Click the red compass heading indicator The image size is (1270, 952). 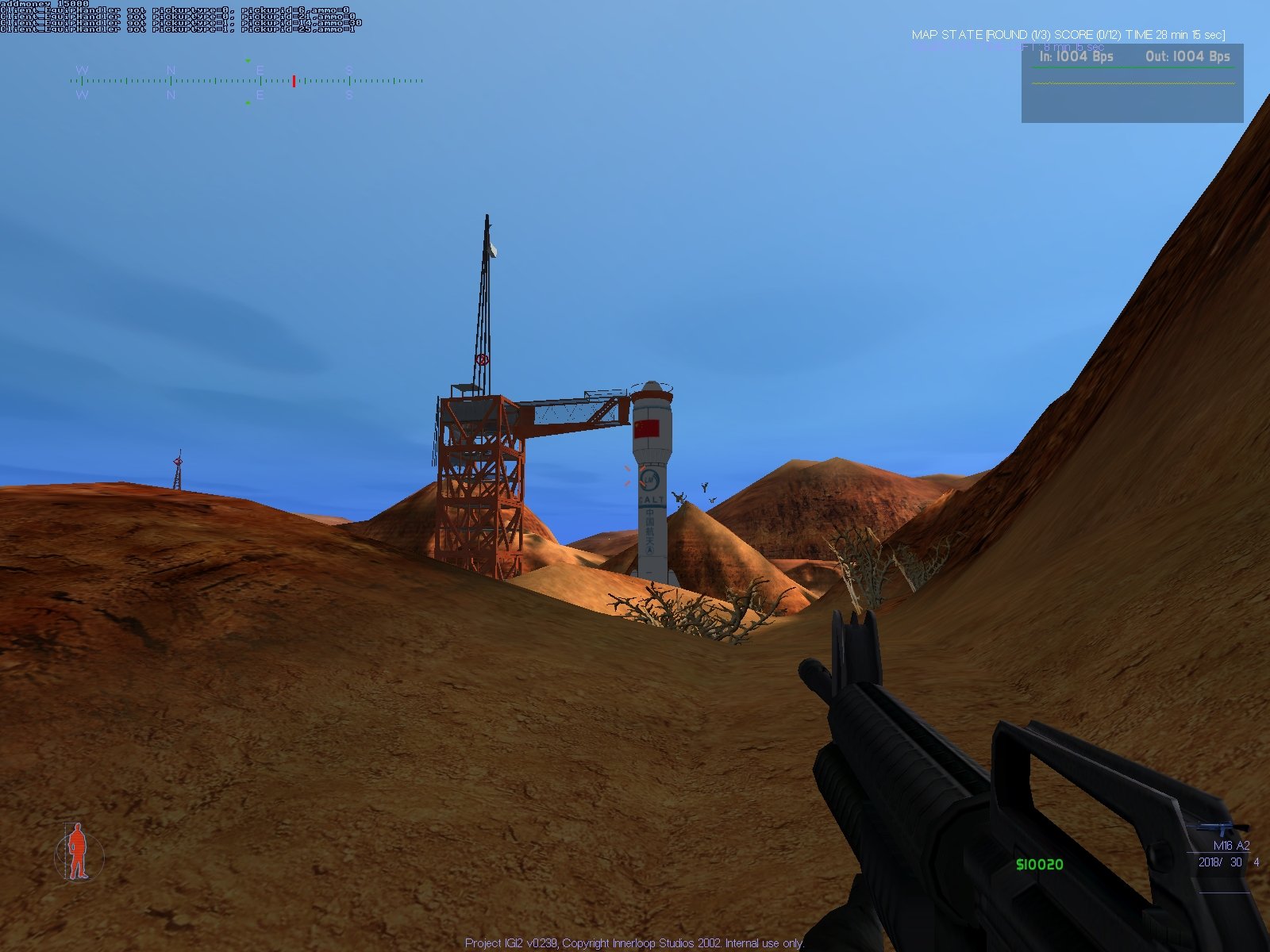pos(294,80)
